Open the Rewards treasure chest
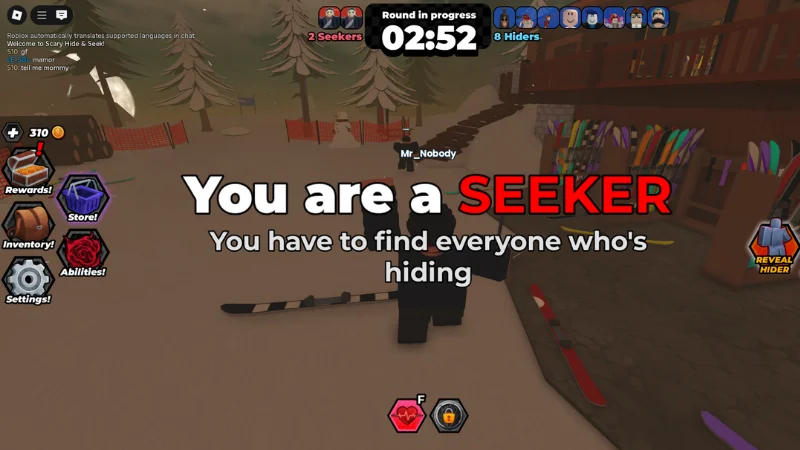This screenshot has height=450, width=800. coord(27,170)
